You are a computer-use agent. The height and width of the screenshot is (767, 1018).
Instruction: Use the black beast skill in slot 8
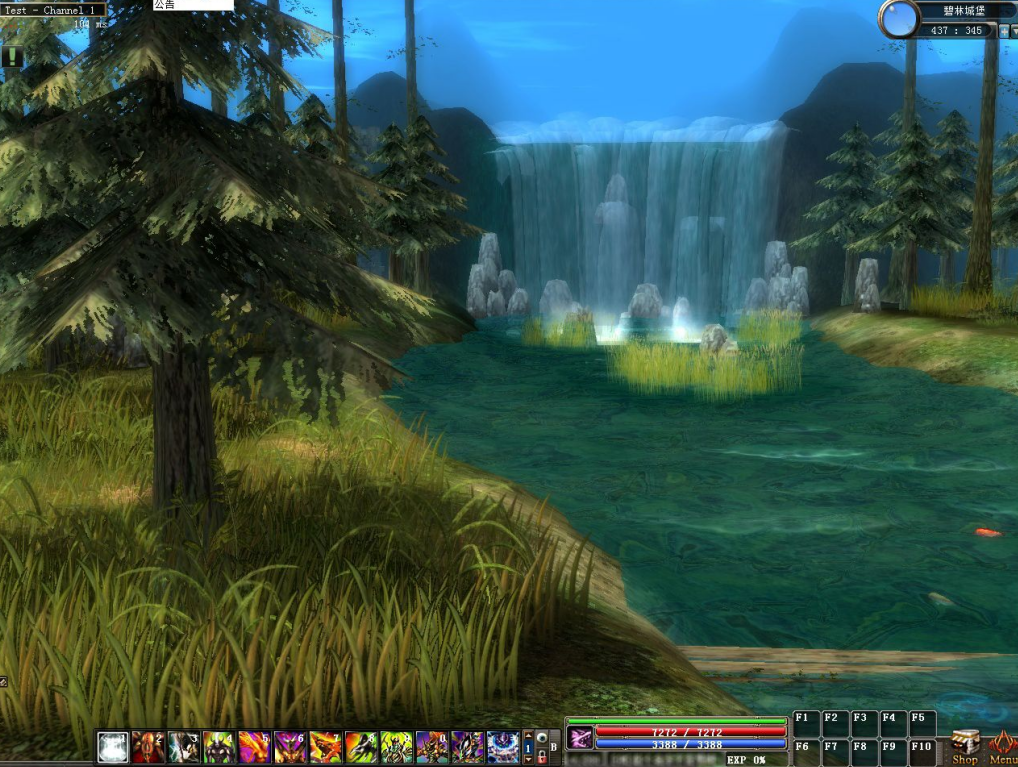pyautogui.click(x=361, y=747)
